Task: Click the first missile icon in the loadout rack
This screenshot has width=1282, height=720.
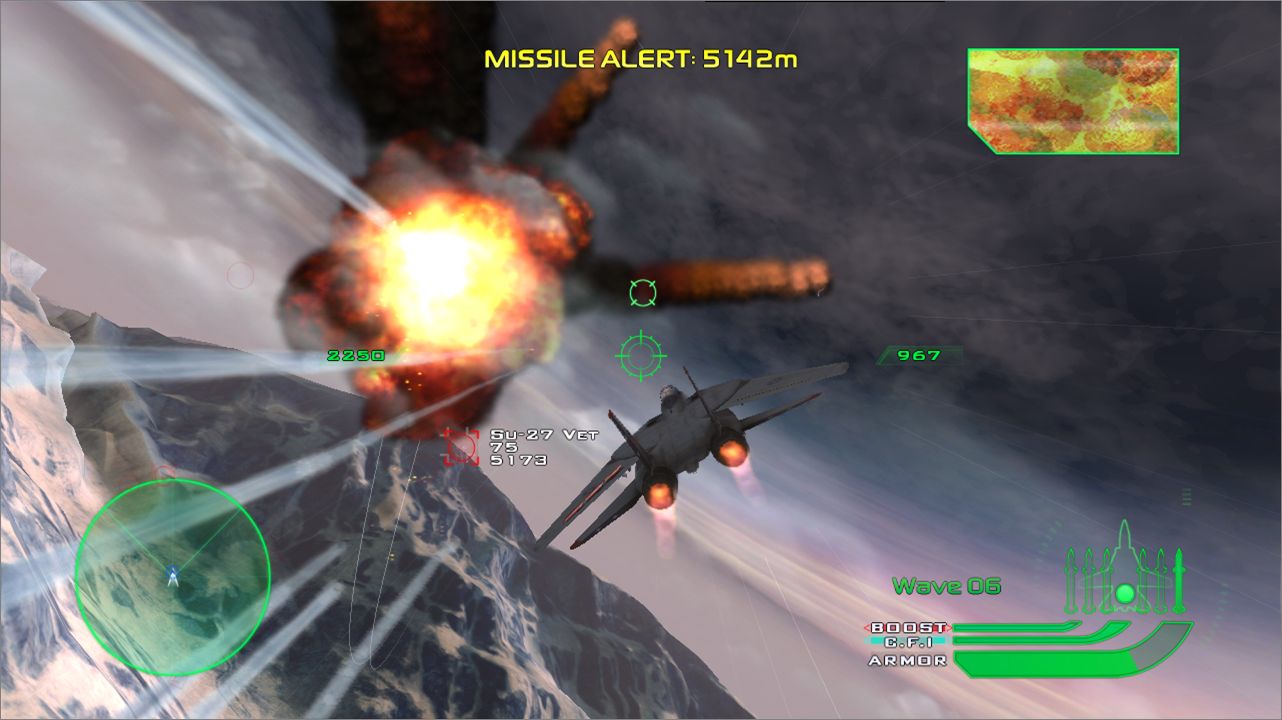Action: click(x=1071, y=578)
